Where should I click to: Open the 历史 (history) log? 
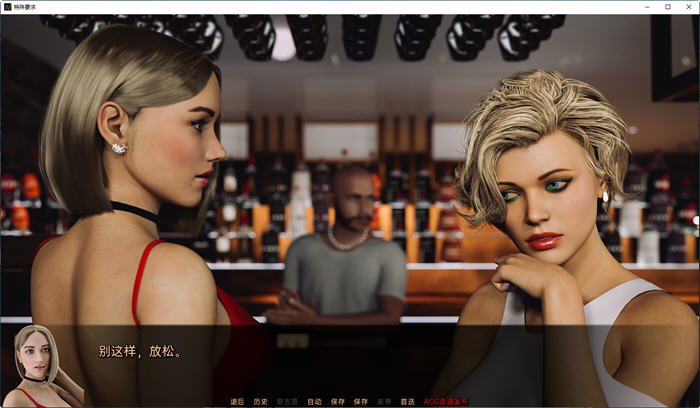(261, 401)
